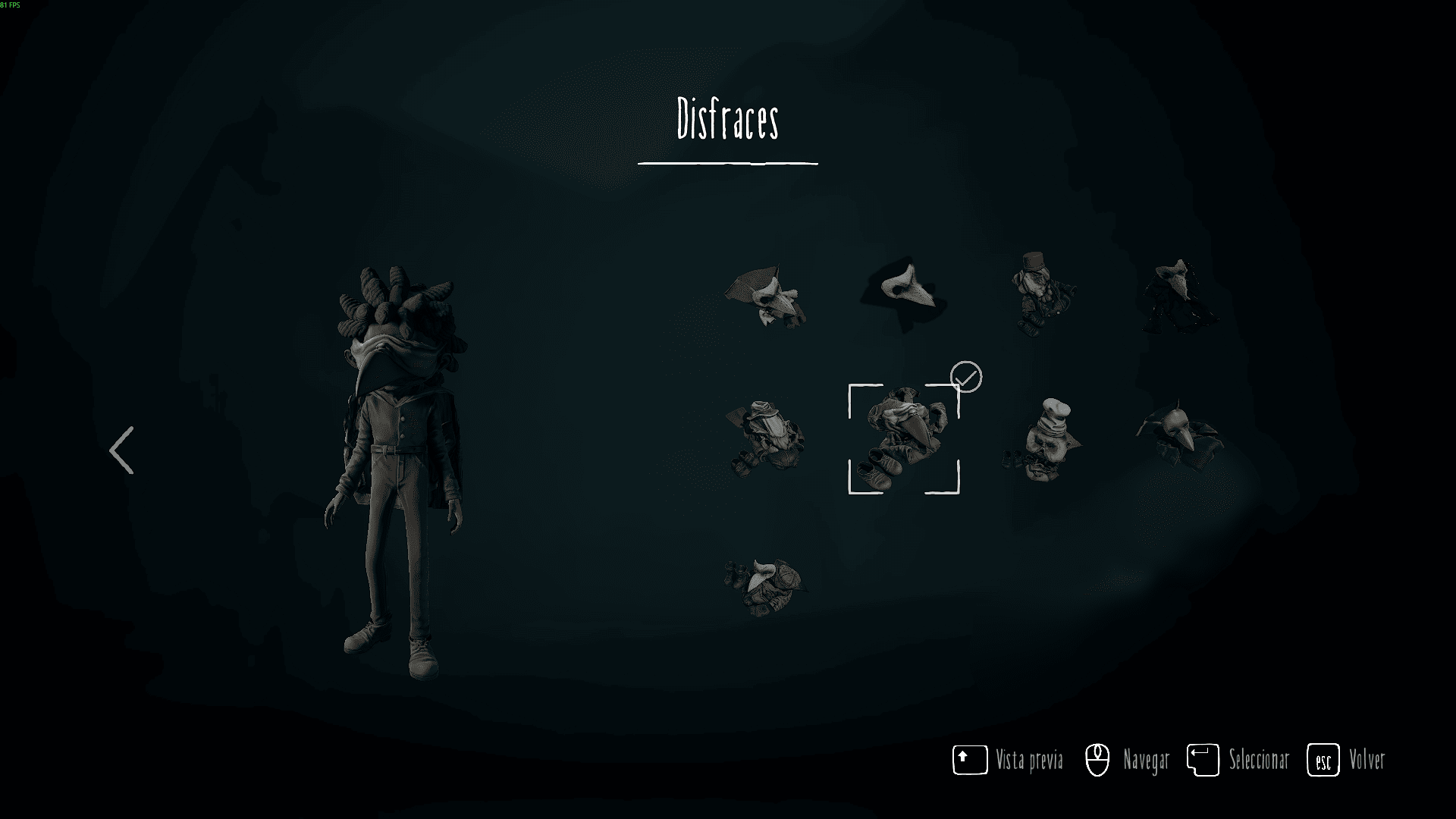The height and width of the screenshot is (819, 1456).
Task: Select the dark cloaked bird-mask costume
Action: (x=1179, y=297)
